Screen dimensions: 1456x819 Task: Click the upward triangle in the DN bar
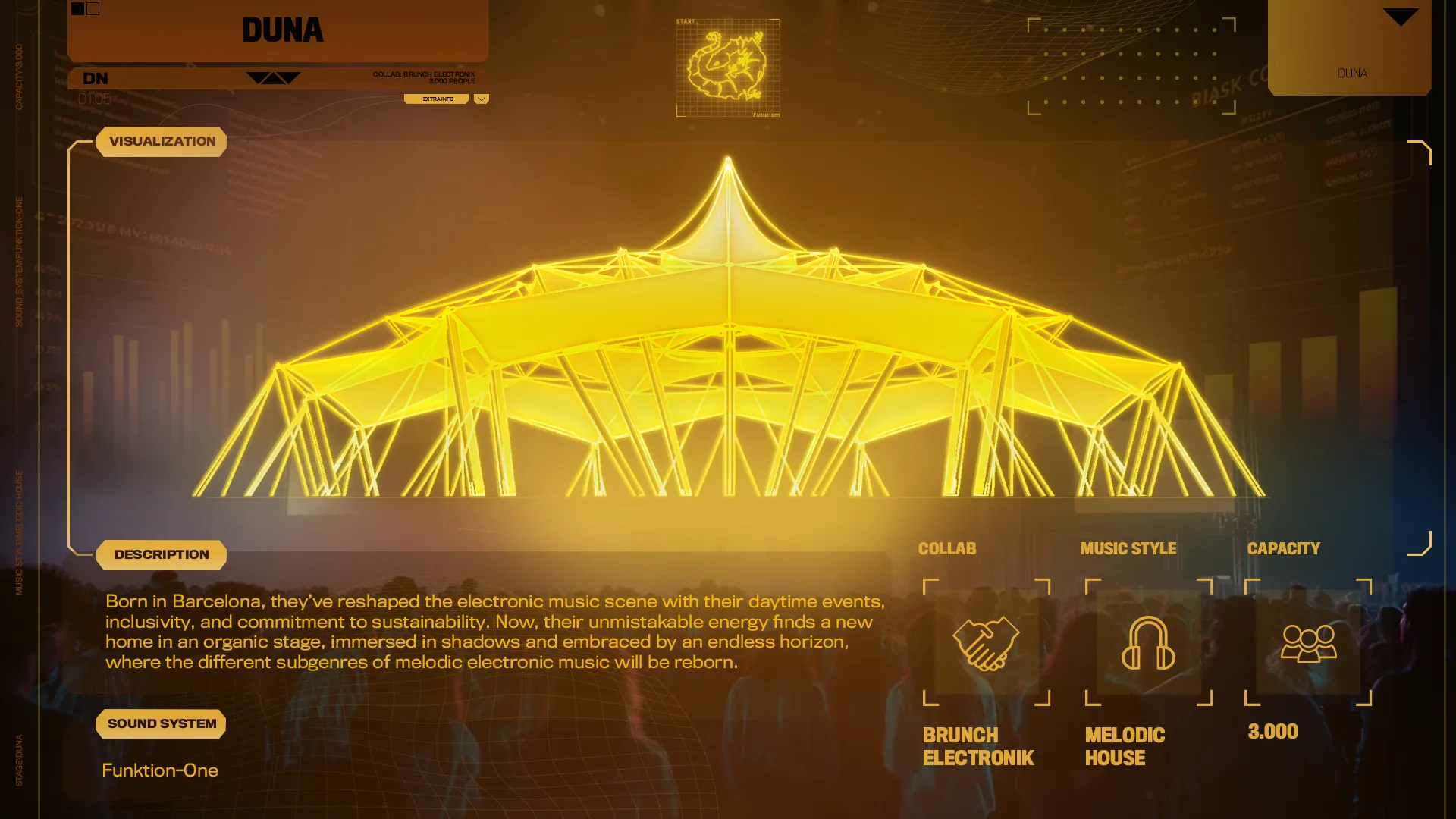pyautogui.click(x=275, y=80)
